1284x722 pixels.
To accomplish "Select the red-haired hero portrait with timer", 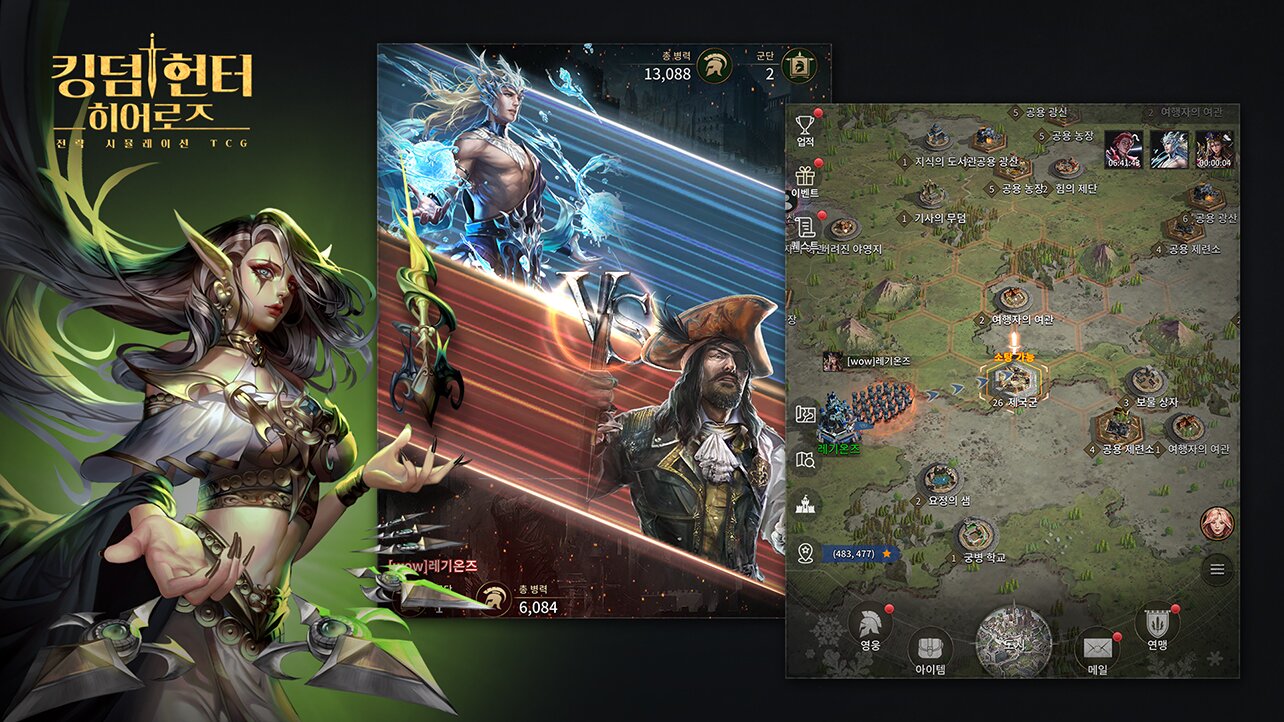I will (1123, 149).
